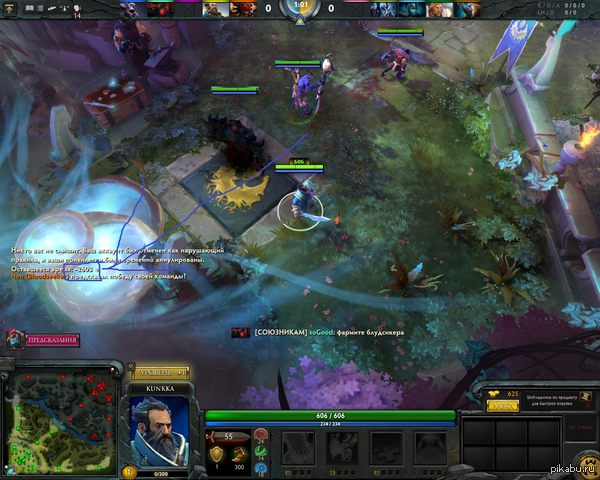Screen dimensions: 600x480
Task: Choose the Tidebringer ability icon
Action: coord(342,447)
